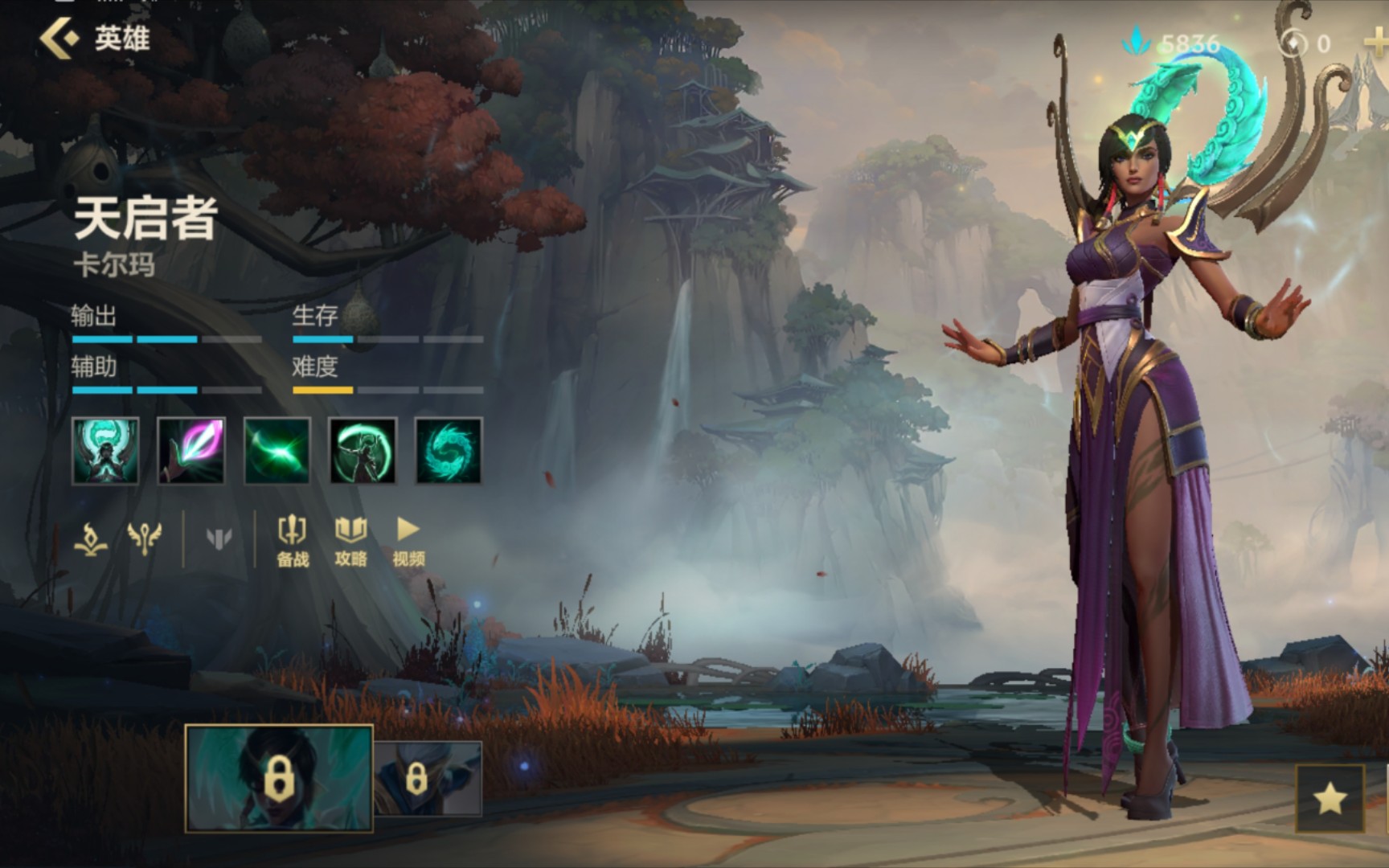Toggle the gold star favorite button
The height and width of the screenshot is (868, 1389).
pyautogui.click(x=1330, y=798)
